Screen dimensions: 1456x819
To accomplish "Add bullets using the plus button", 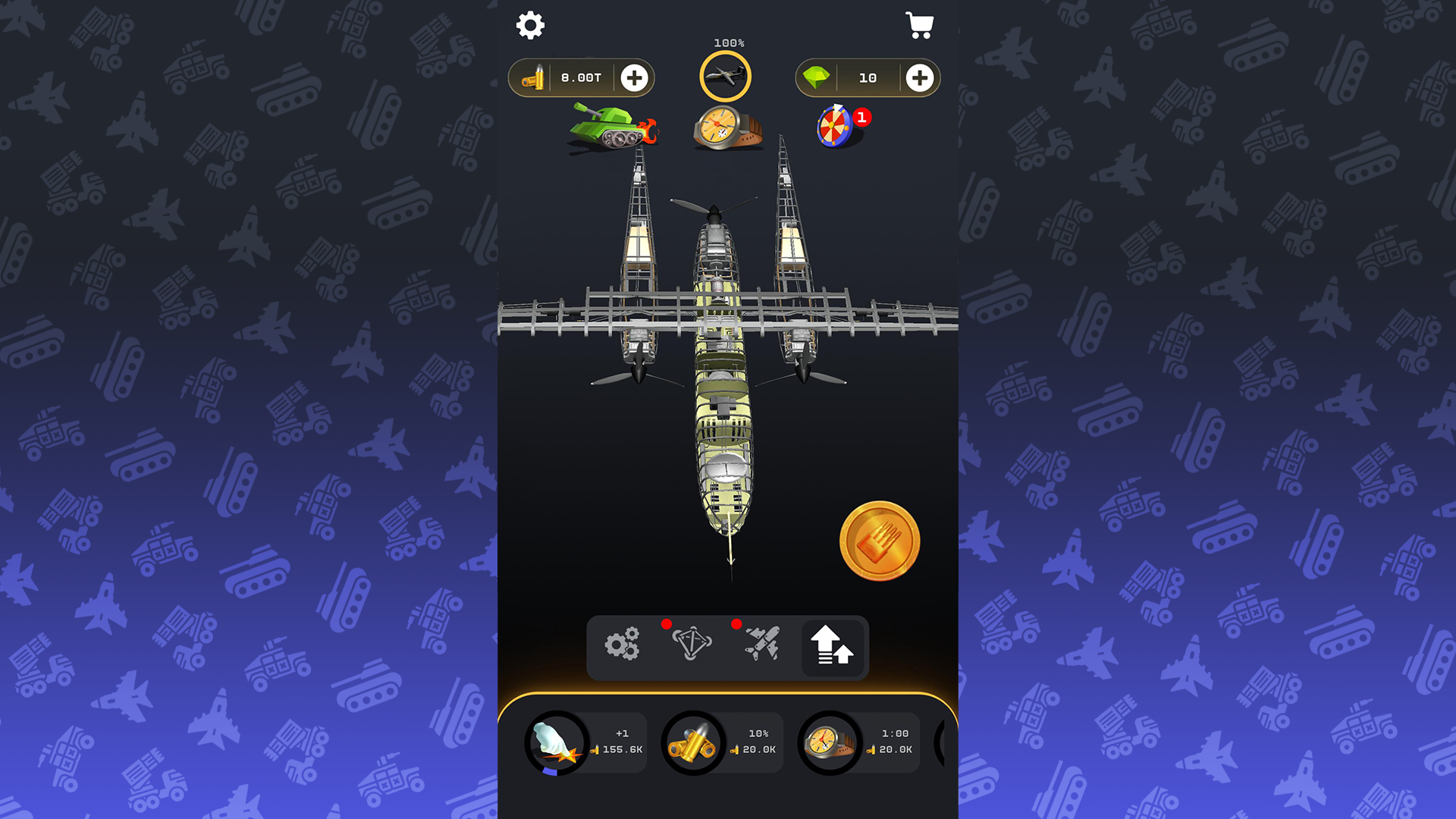I will 635,77.
